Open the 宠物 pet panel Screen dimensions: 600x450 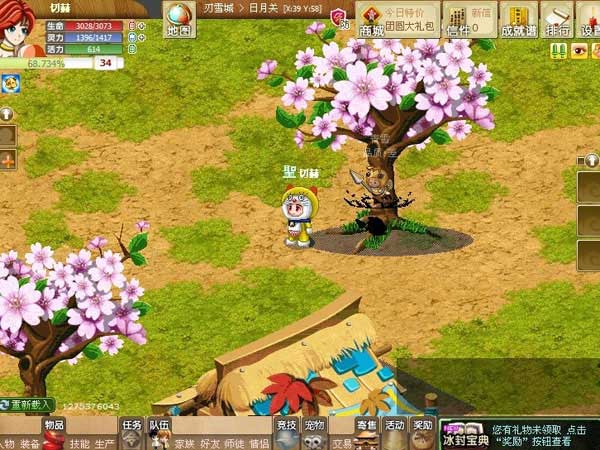pyautogui.click(x=315, y=425)
